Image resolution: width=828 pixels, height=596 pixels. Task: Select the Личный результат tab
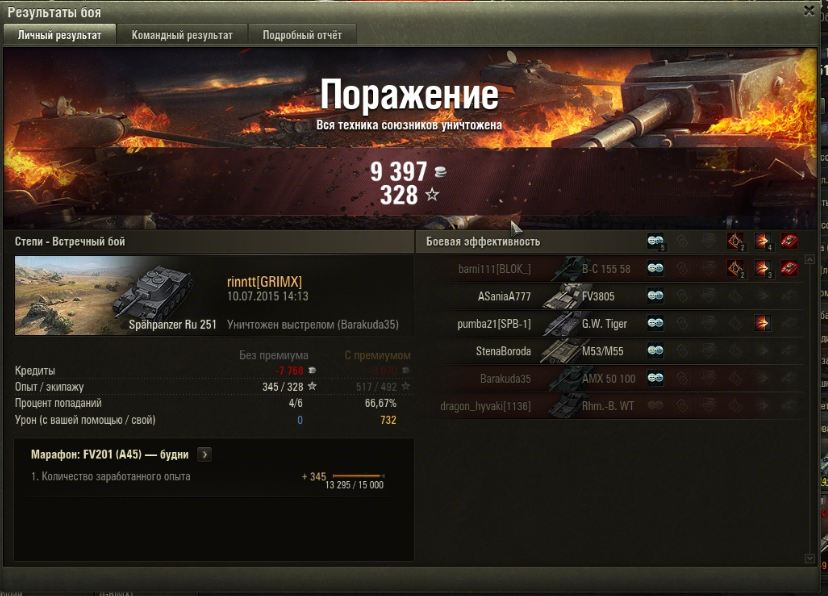pos(60,35)
